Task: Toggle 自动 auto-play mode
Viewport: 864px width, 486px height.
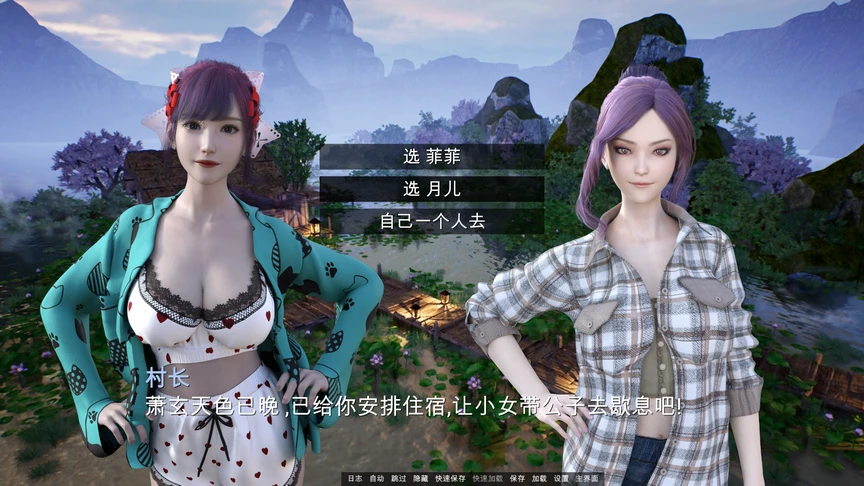Action: pyautogui.click(x=377, y=478)
